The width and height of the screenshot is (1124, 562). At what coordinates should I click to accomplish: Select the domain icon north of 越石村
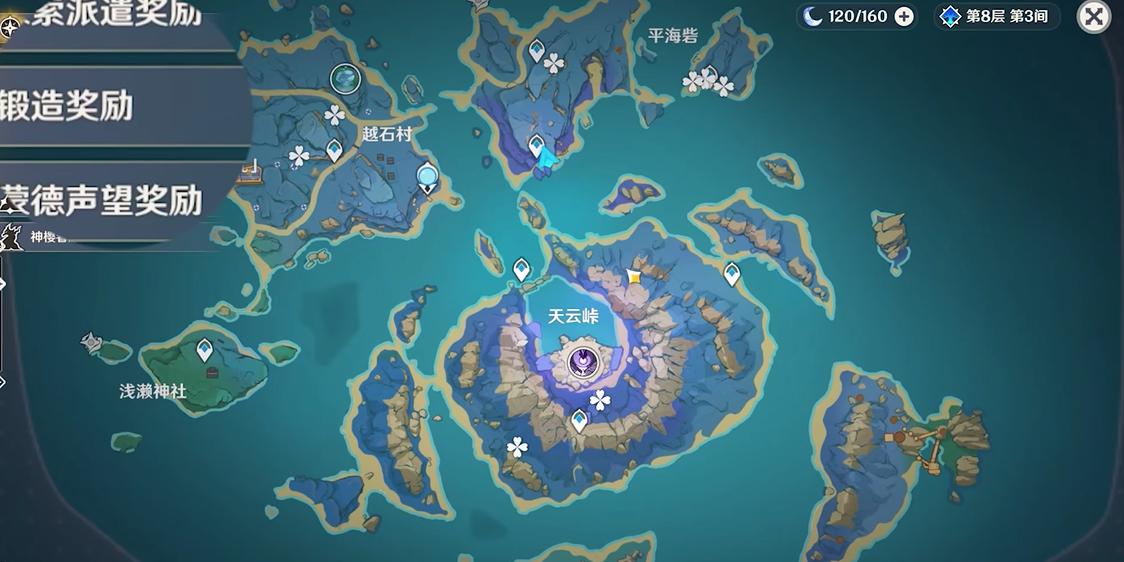click(345, 77)
